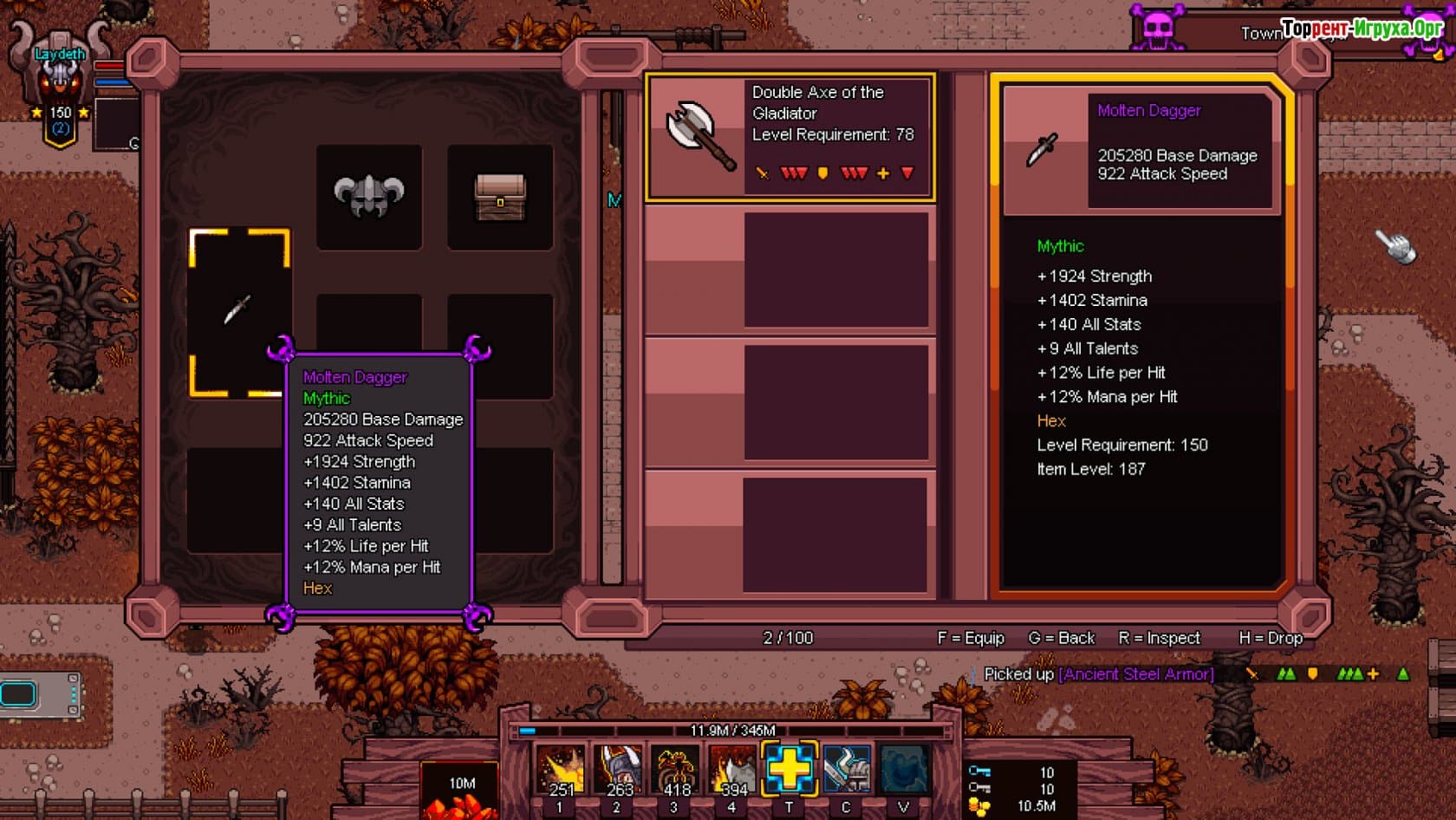
Task: Activate the burning axe skill in slot 4
Action: (x=732, y=770)
